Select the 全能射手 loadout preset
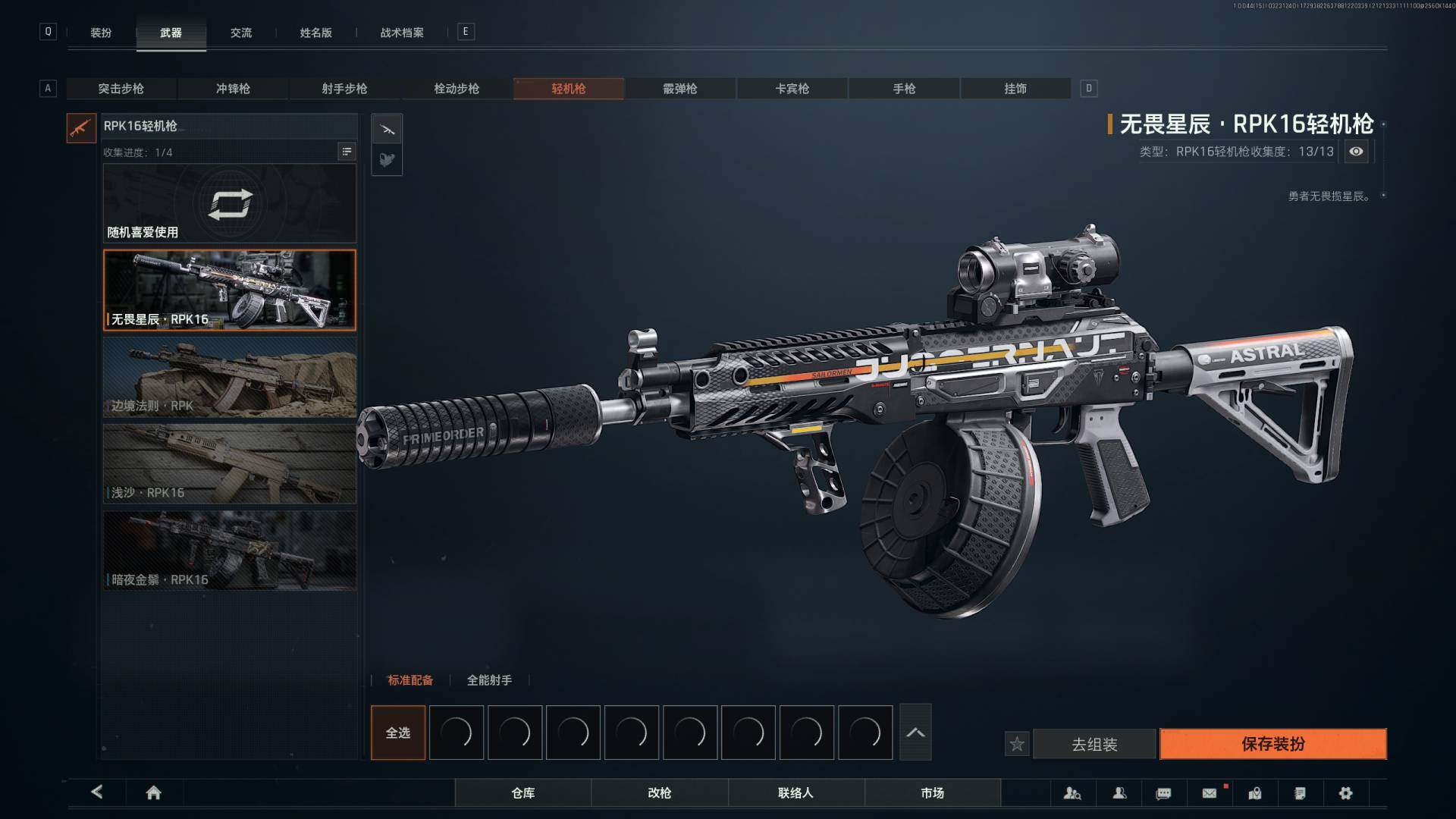The height and width of the screenshot is (819, 1456). (489, 680)
